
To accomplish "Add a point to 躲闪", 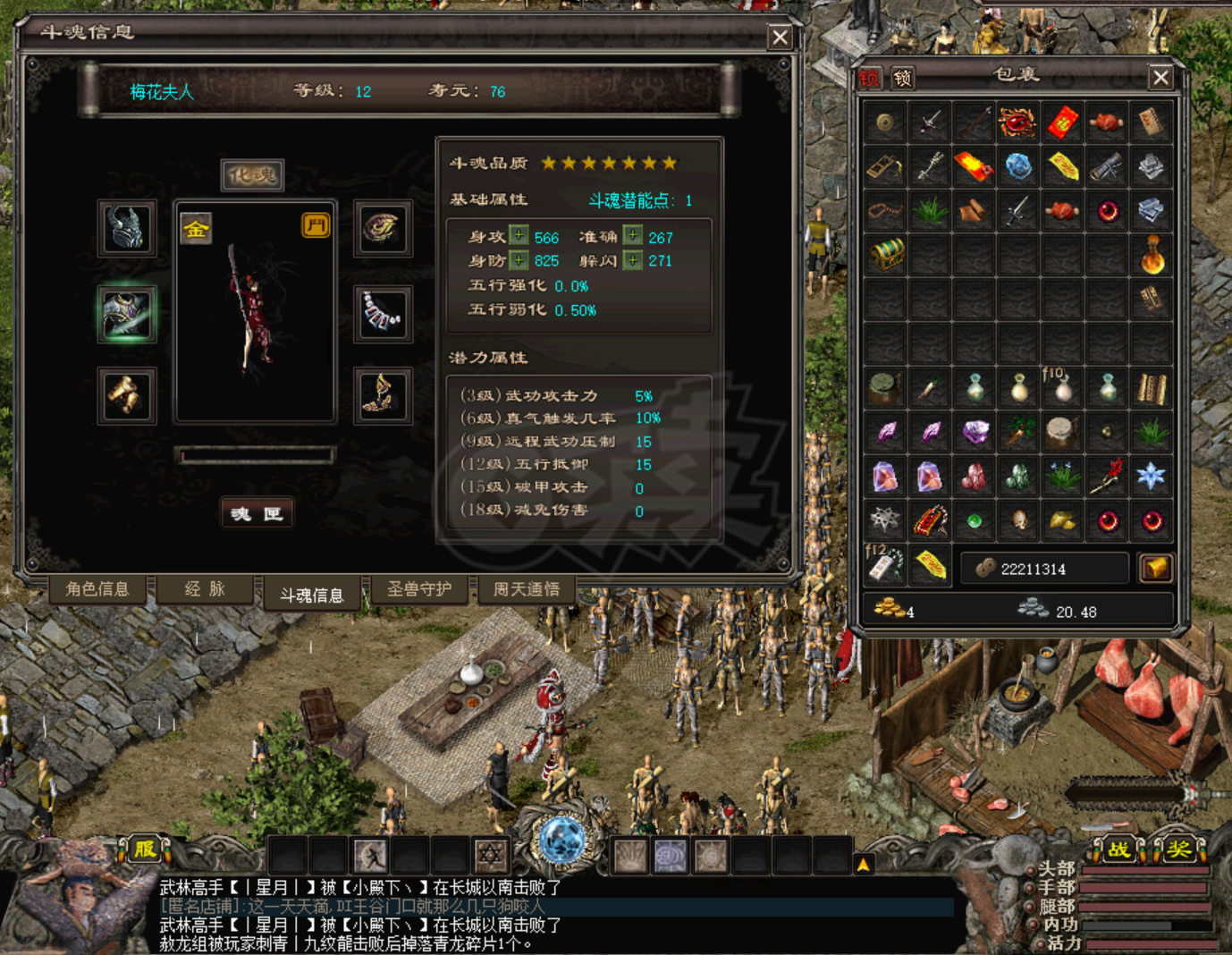I will point(632,260).
